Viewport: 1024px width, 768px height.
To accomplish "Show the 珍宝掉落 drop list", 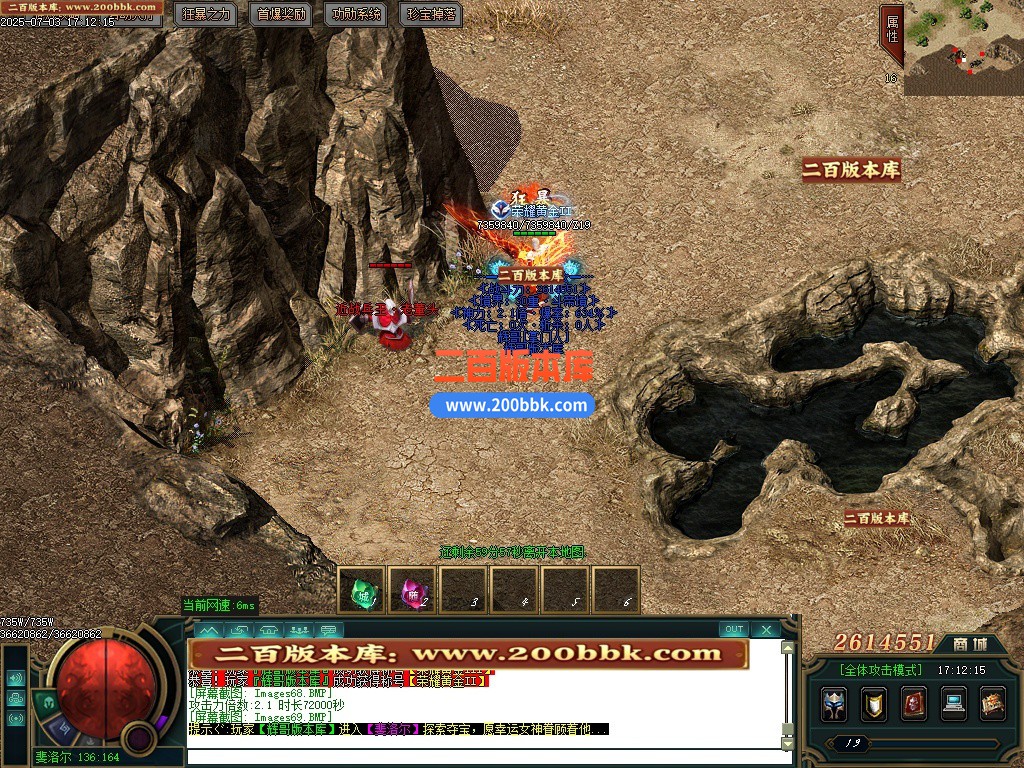I will [431, 14].
